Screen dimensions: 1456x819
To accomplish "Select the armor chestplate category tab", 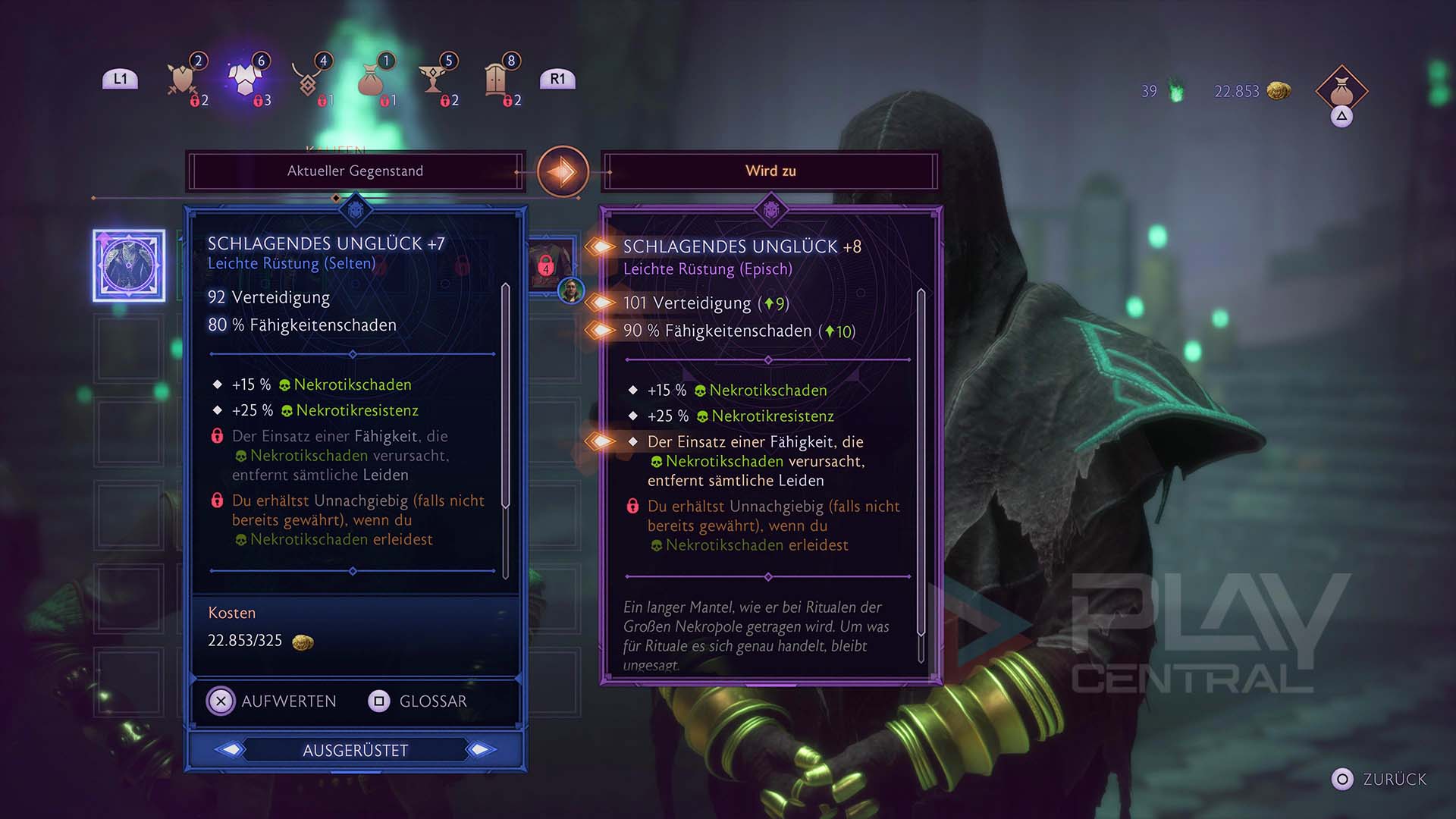I will 244,80.
